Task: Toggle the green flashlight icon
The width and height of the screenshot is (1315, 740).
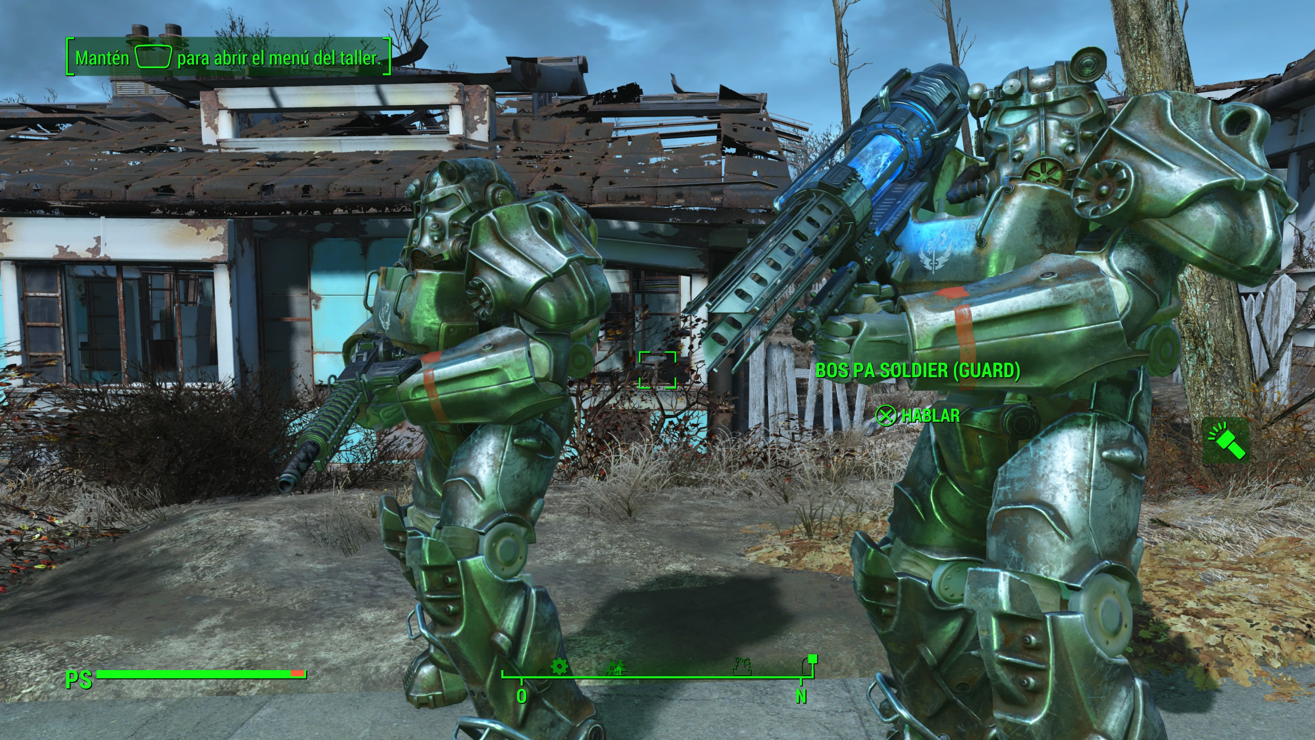Action: click(1226, 441)
